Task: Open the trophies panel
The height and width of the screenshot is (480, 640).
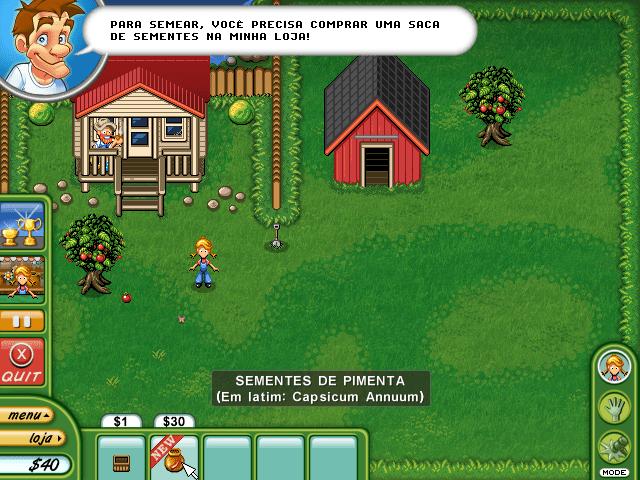Action: [21, 226]
